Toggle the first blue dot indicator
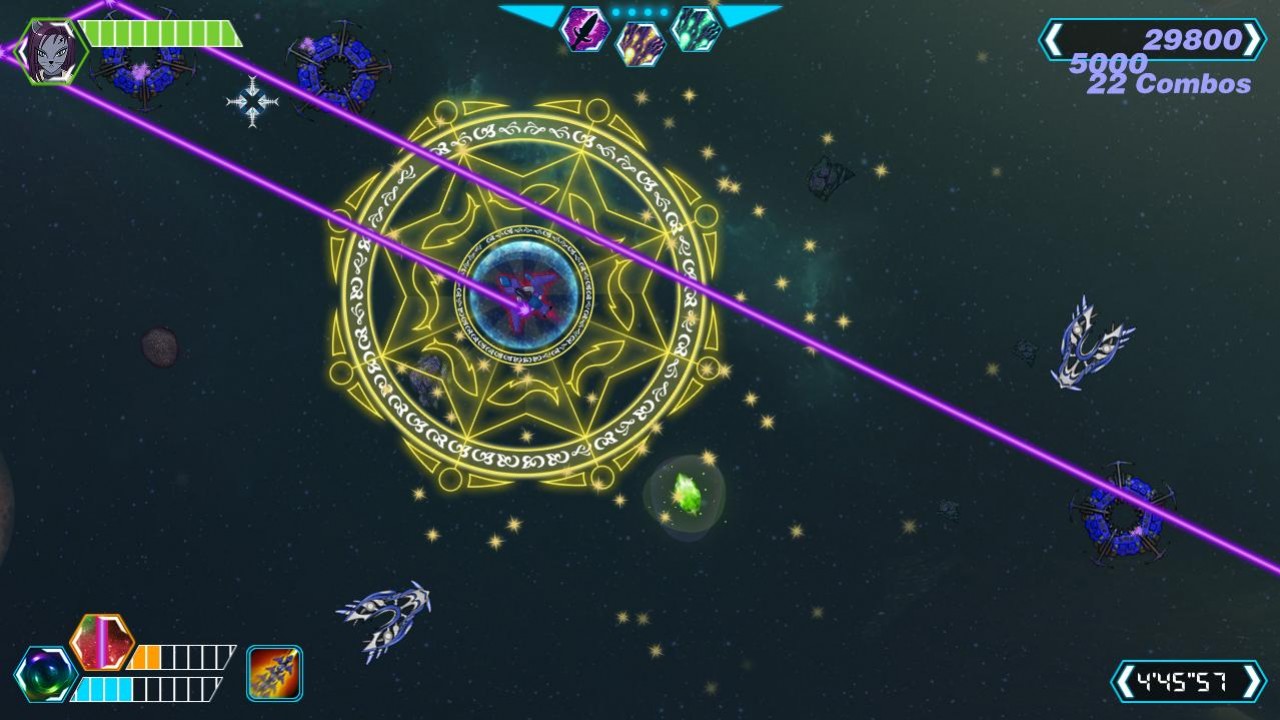This screenshot has height=720, width=1280. 617,12
